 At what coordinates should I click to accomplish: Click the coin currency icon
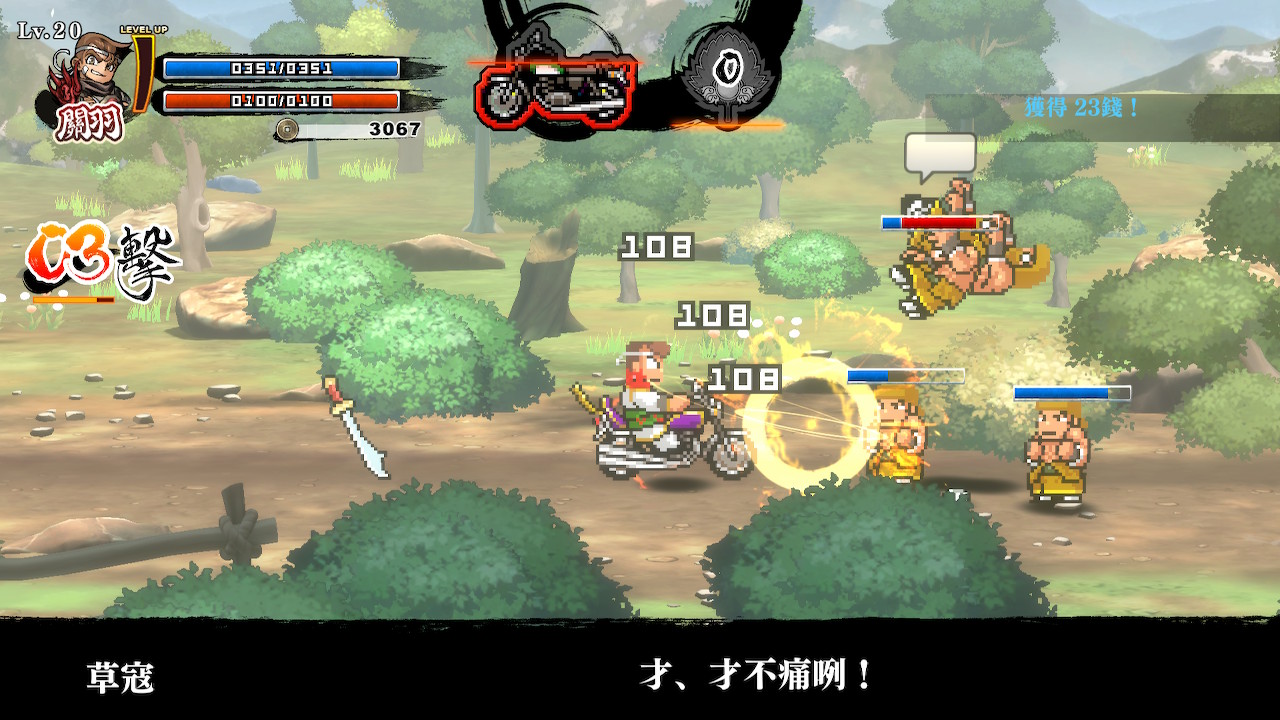(287, 129)
